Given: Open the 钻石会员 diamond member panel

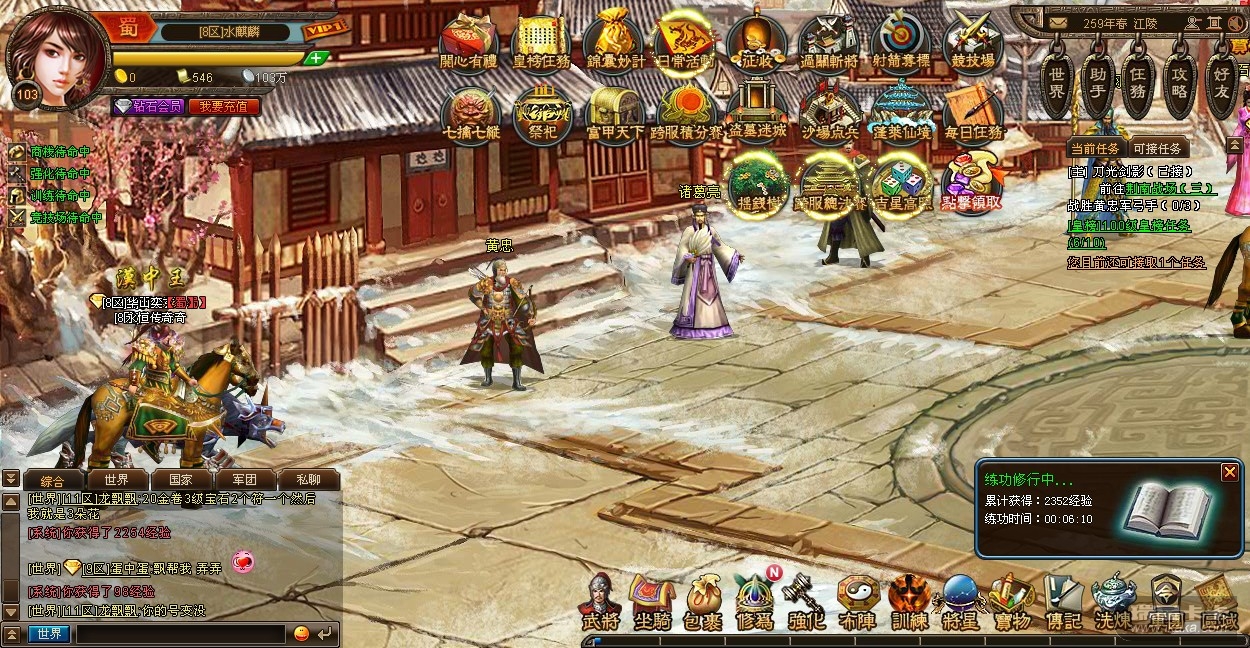Looking at the screenshot, I should [148, 106].
